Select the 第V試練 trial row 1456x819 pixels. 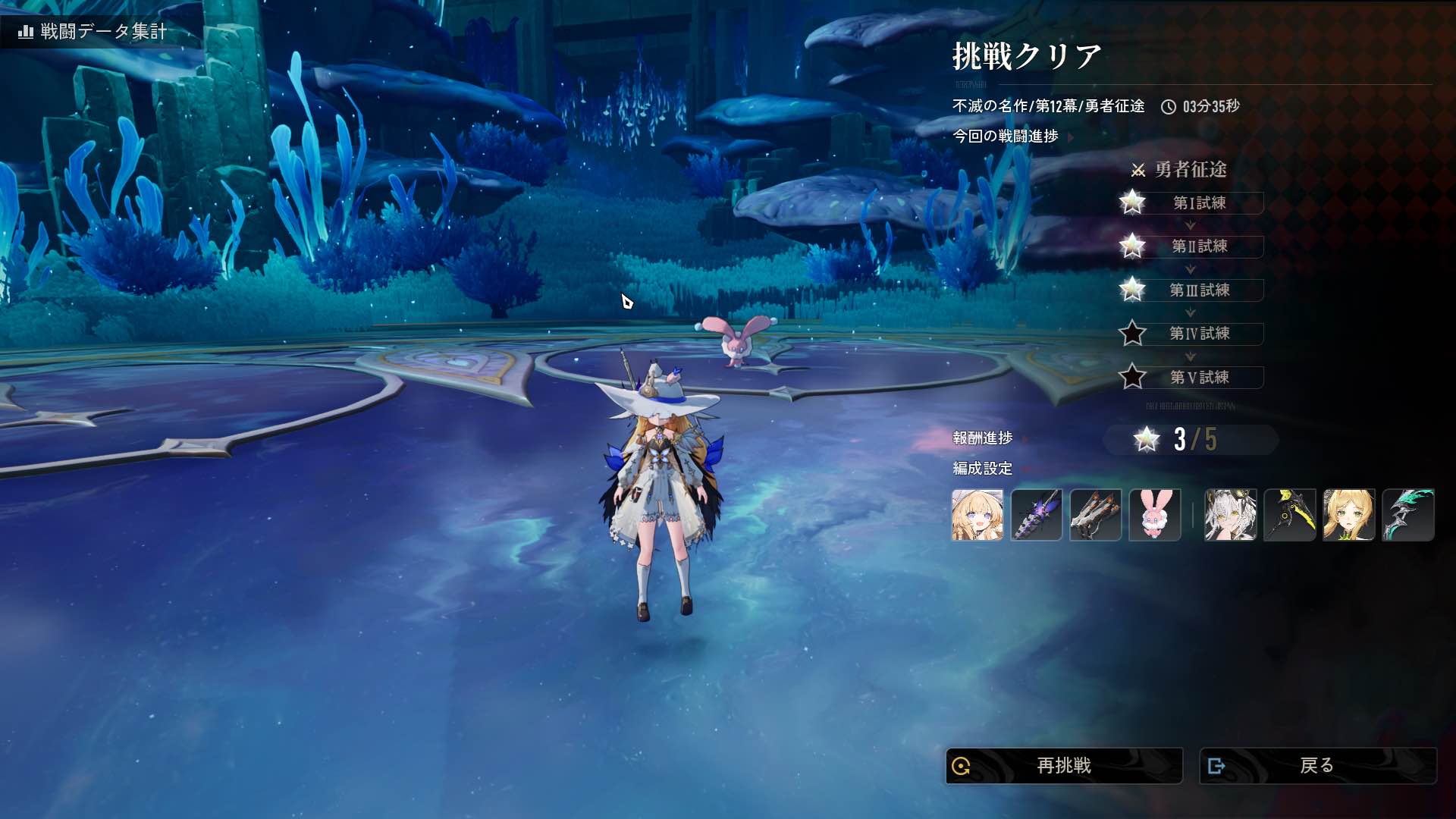pos(1199,378)
